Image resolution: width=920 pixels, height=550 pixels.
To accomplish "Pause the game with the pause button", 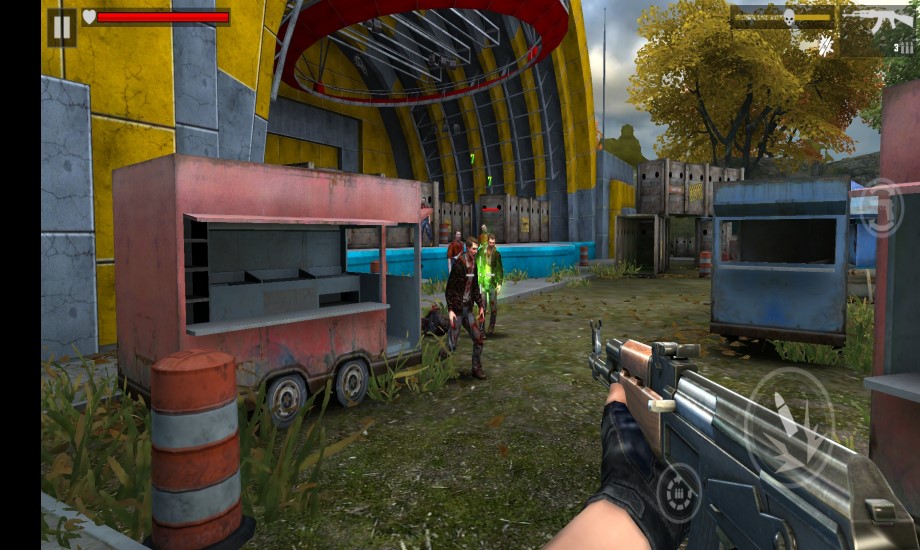I will point(62,26).
